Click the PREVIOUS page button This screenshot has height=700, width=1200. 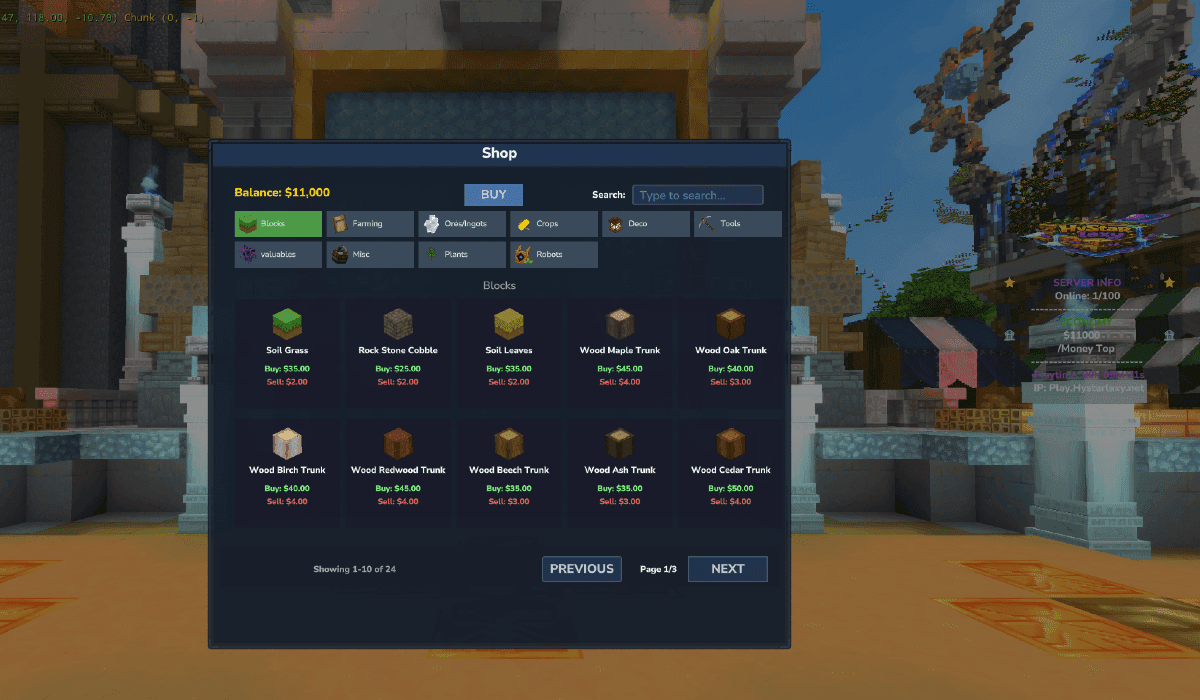582,569
